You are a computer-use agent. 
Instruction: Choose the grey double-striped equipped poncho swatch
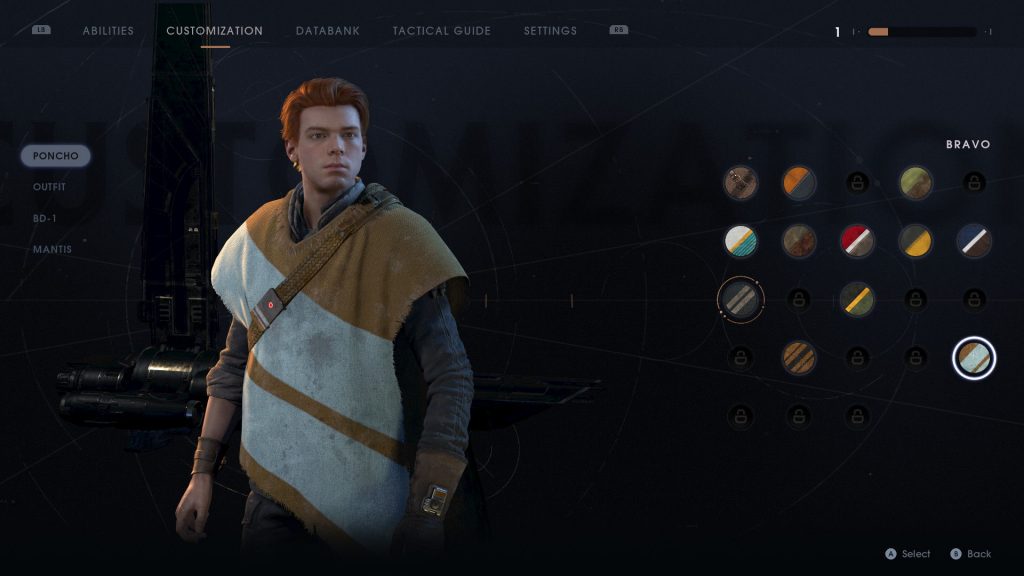click(x=741, y=297)
